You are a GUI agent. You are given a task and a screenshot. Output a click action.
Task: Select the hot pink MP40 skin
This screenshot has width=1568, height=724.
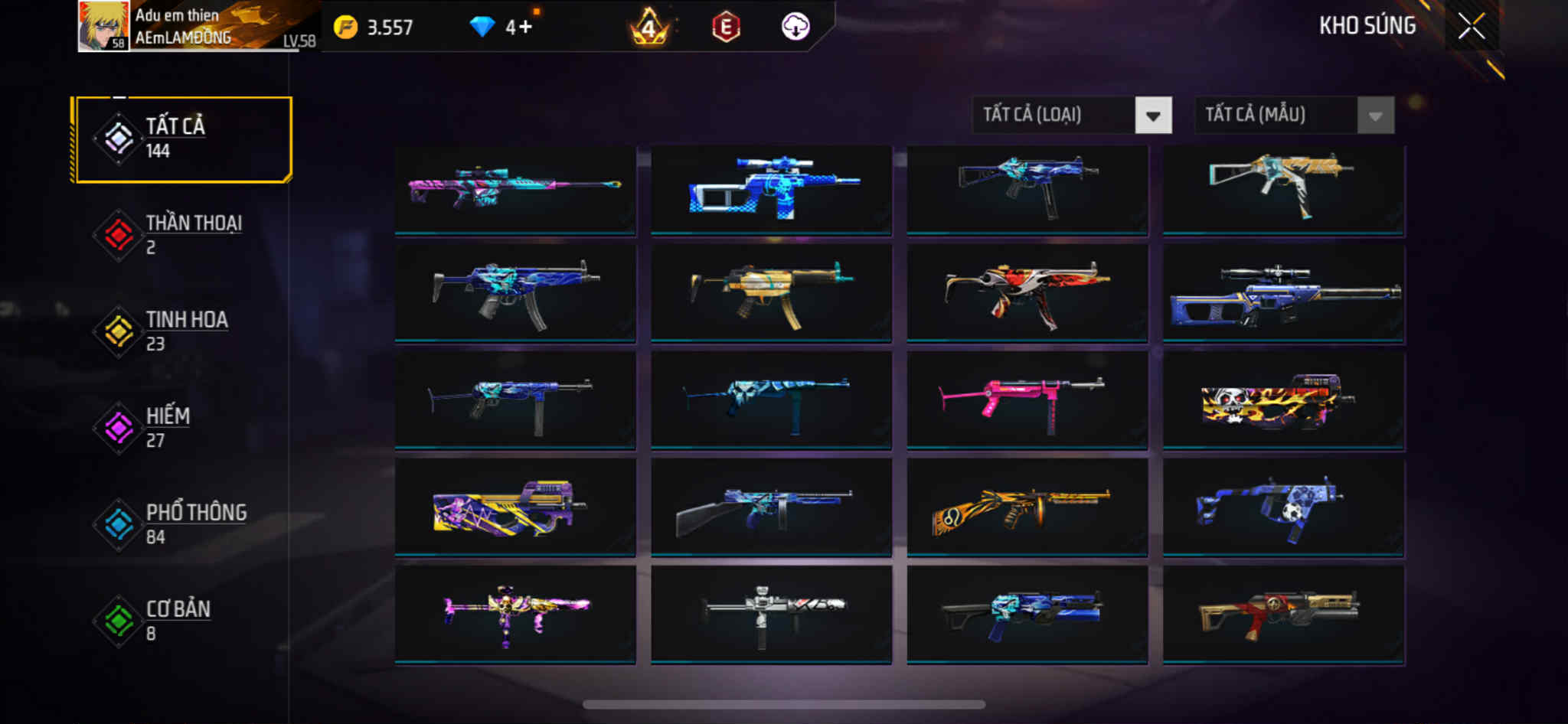pos(1027,400)
